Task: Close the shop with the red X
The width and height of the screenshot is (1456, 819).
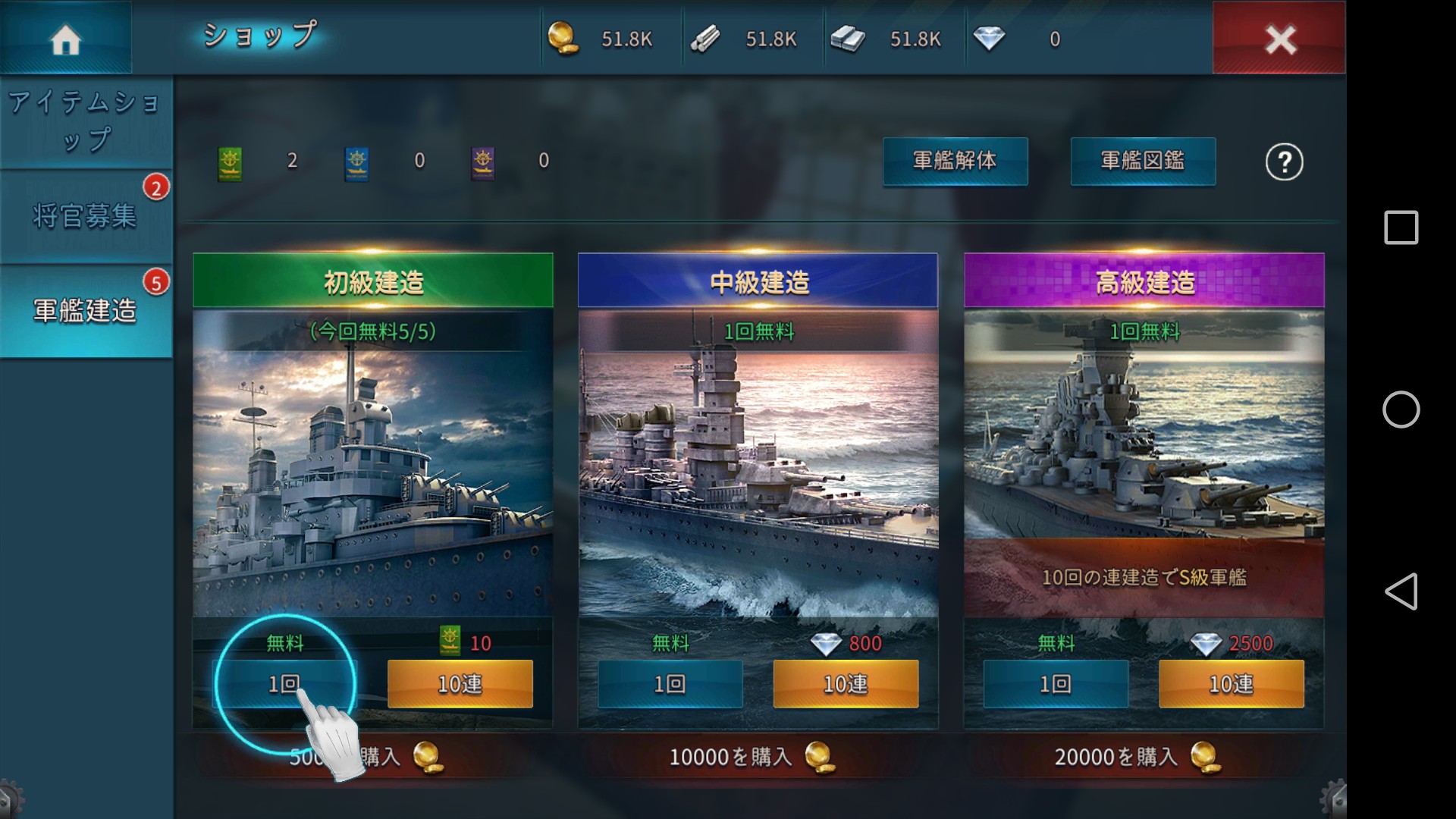Action: click(x=1279, y=38)
